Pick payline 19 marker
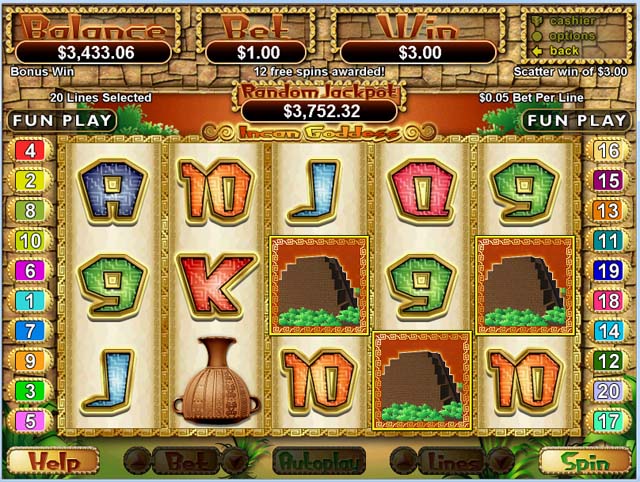This screenshot has height=482, width=640. (x=608, y=271)
